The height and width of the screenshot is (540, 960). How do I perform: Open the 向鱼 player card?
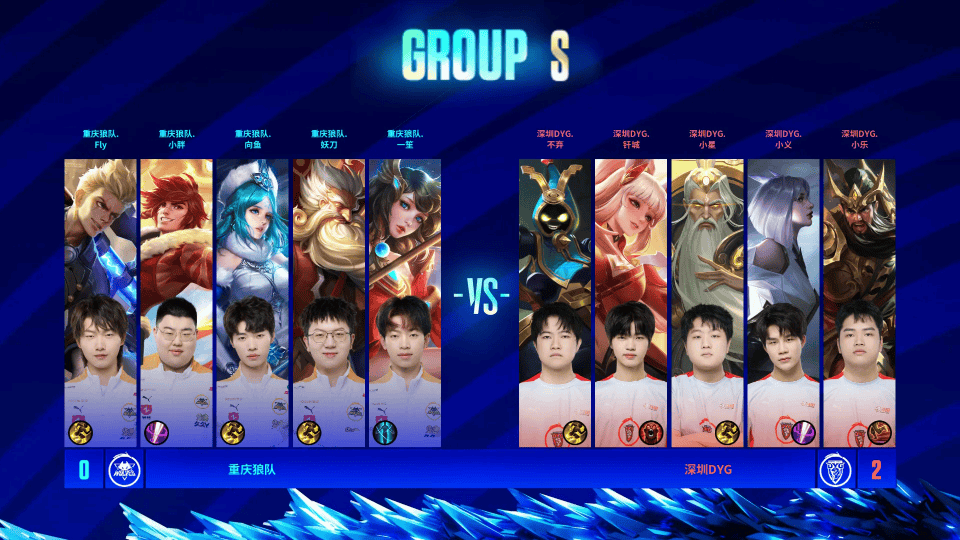coord(252,302)
